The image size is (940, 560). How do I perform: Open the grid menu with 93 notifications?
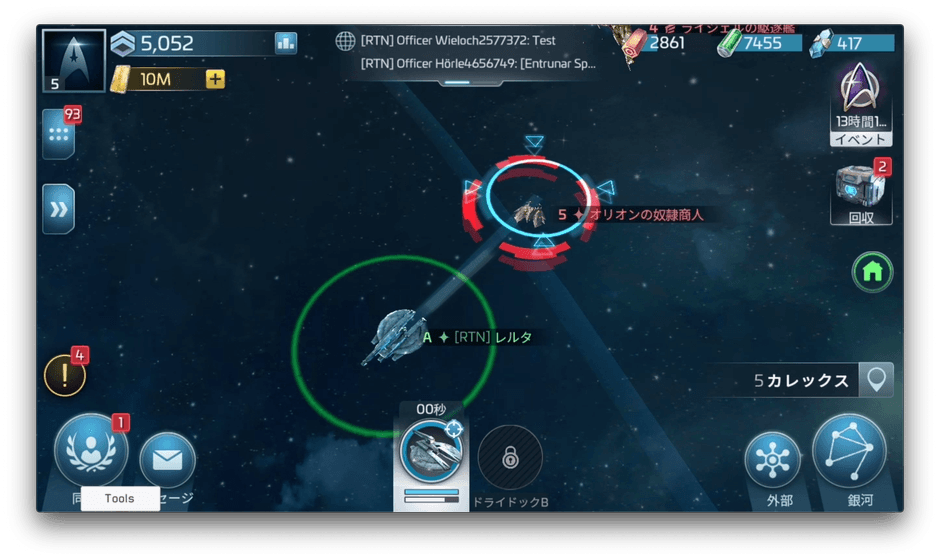[x=58, y=134]
